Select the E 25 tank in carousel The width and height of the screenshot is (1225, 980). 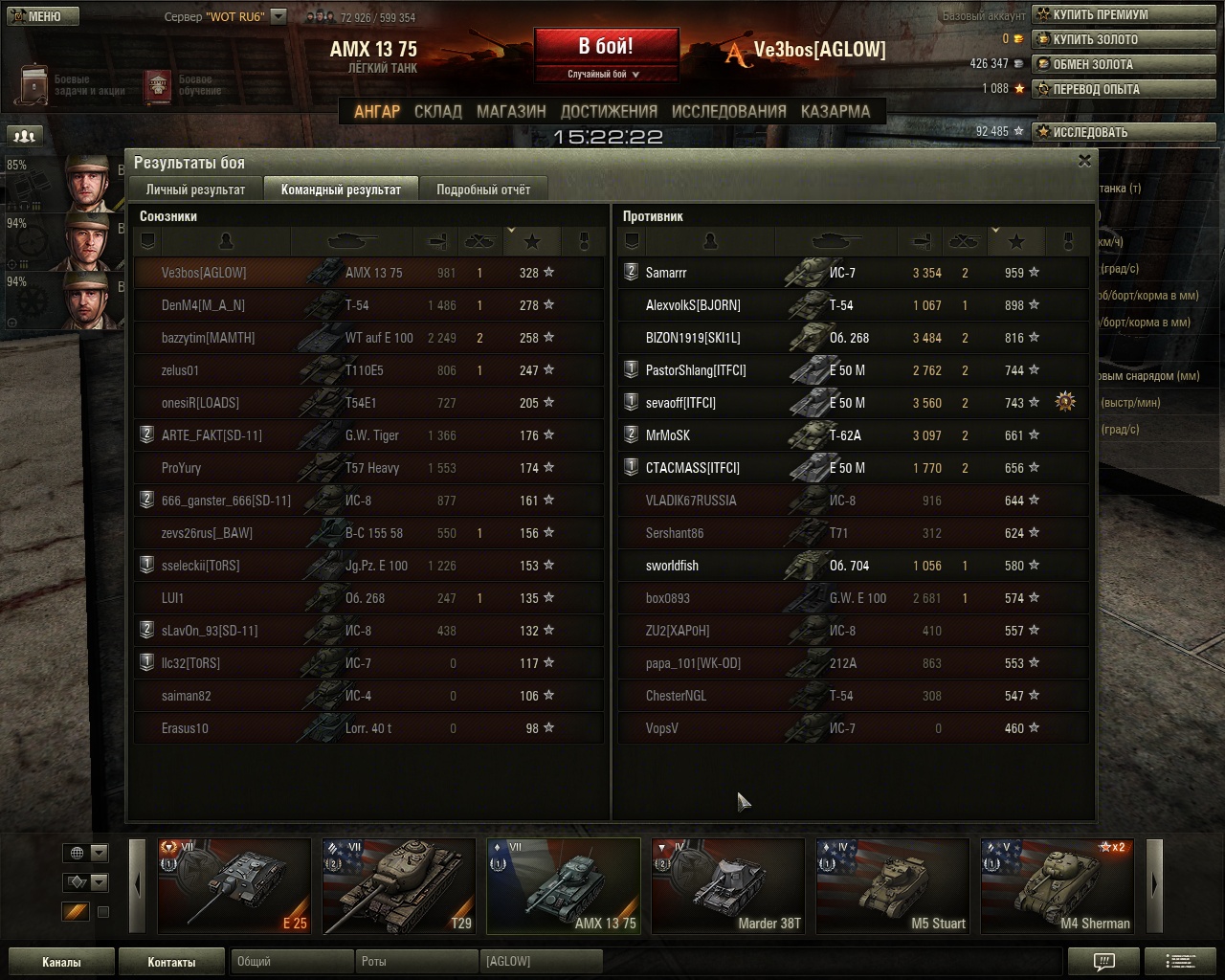click(x=234, y=886)
